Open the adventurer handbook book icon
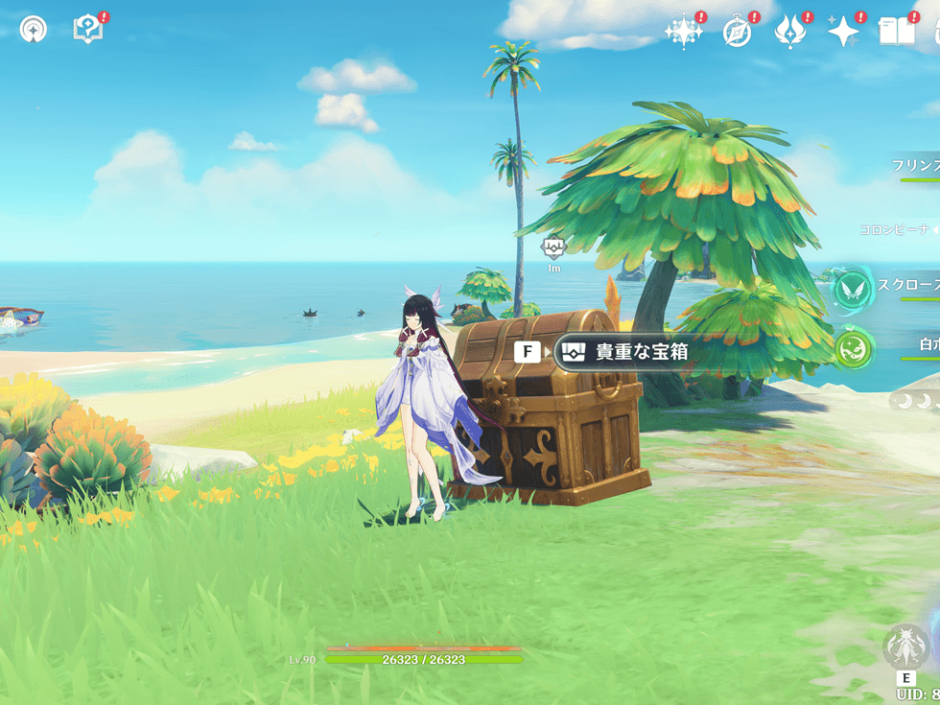Image resolution: width=940 pixels, height=705 pixels. [x=896, y=32]
